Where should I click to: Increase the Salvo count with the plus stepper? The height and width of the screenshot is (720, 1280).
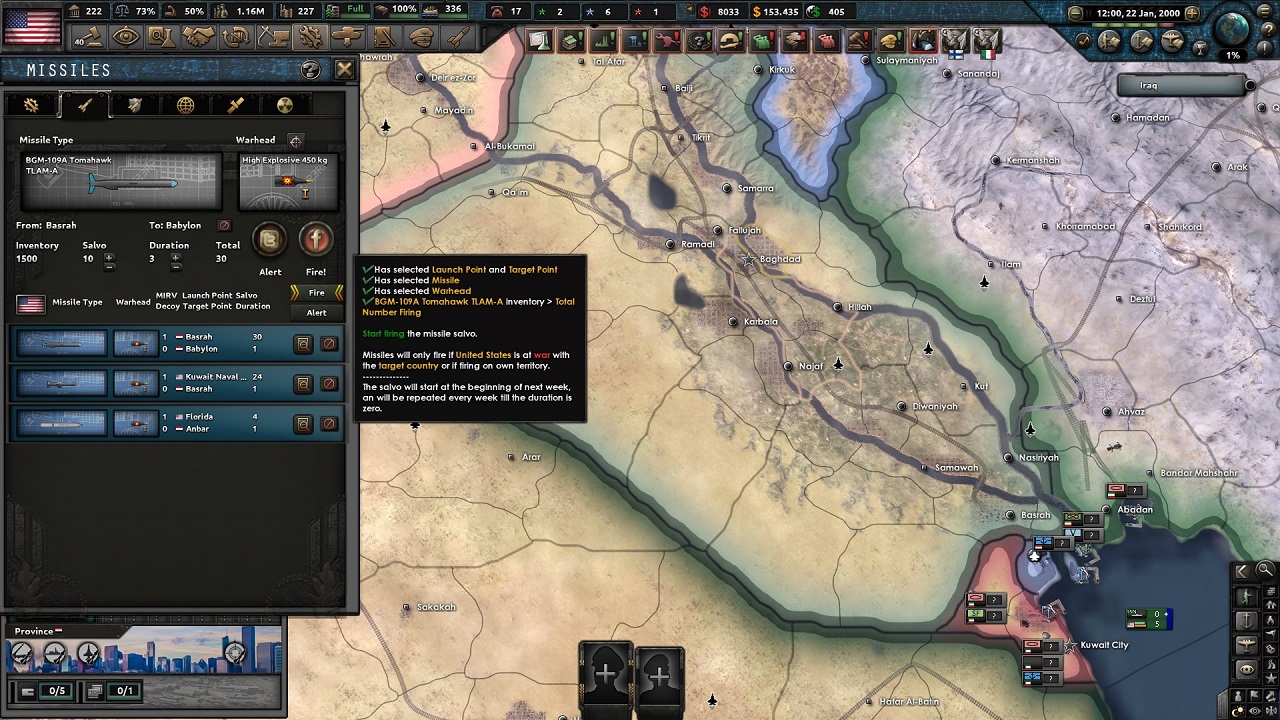108,257
